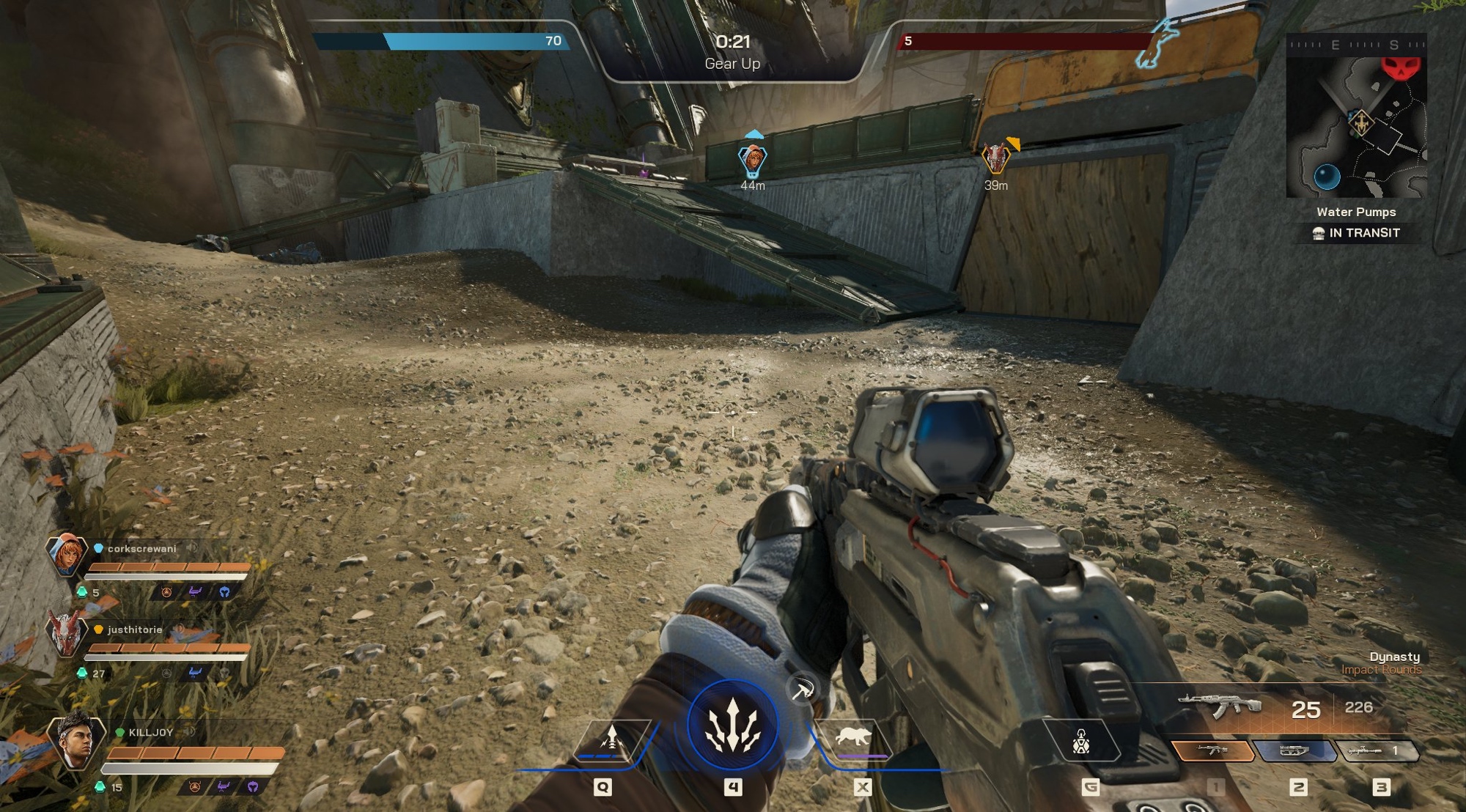This screenshot has width=1466, height=812.
Task: Select the pickaxe tool icon
Action: click(x=802, y=690)
